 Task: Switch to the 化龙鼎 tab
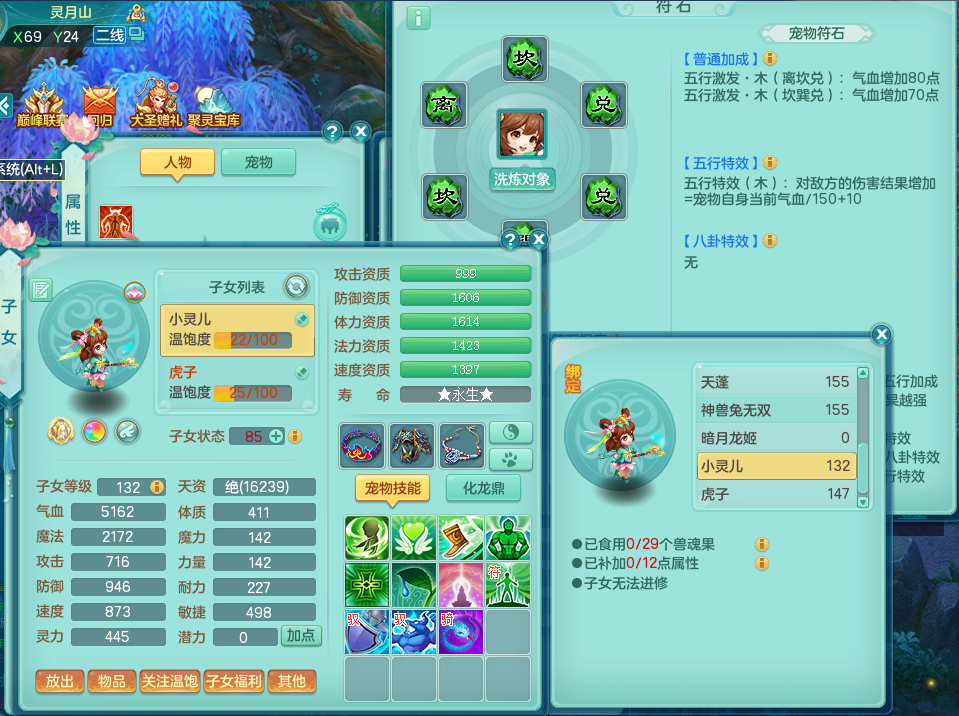[482, 488]
